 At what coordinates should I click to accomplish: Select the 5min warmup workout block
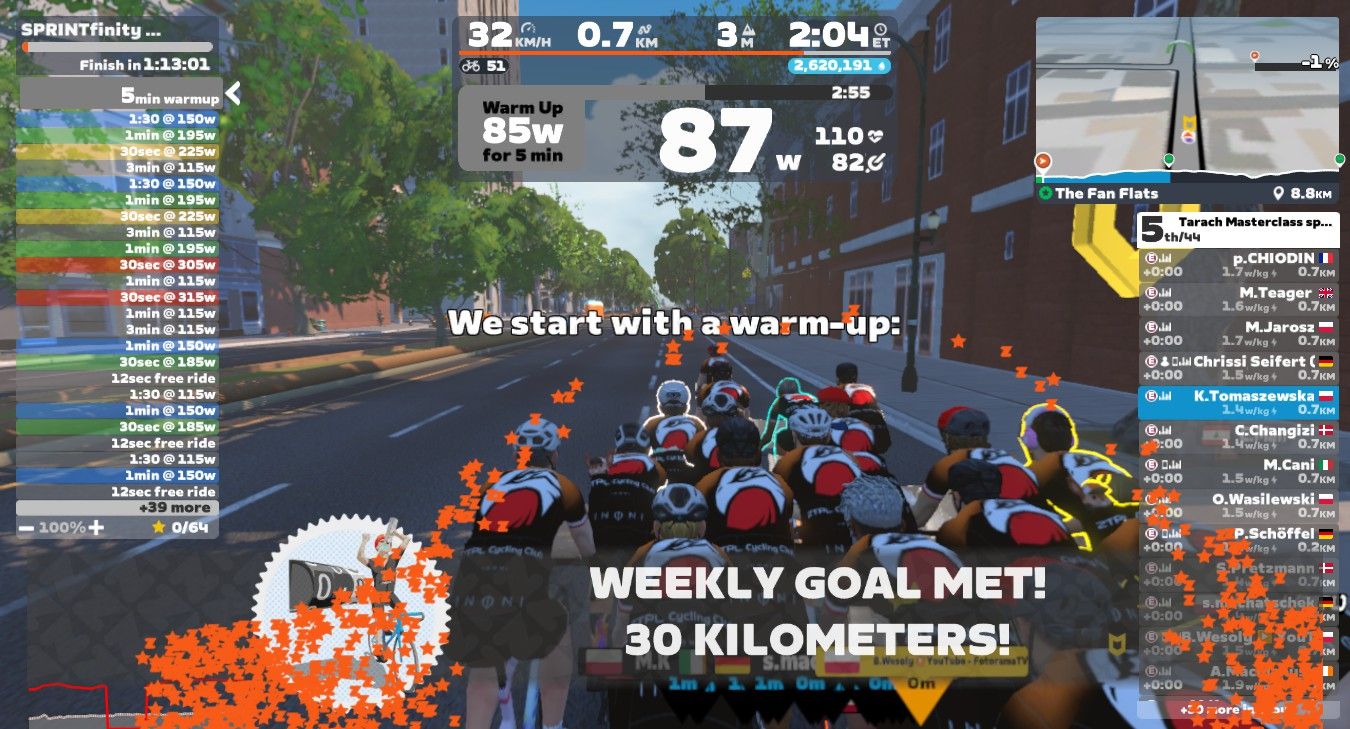tap(120, 96)
